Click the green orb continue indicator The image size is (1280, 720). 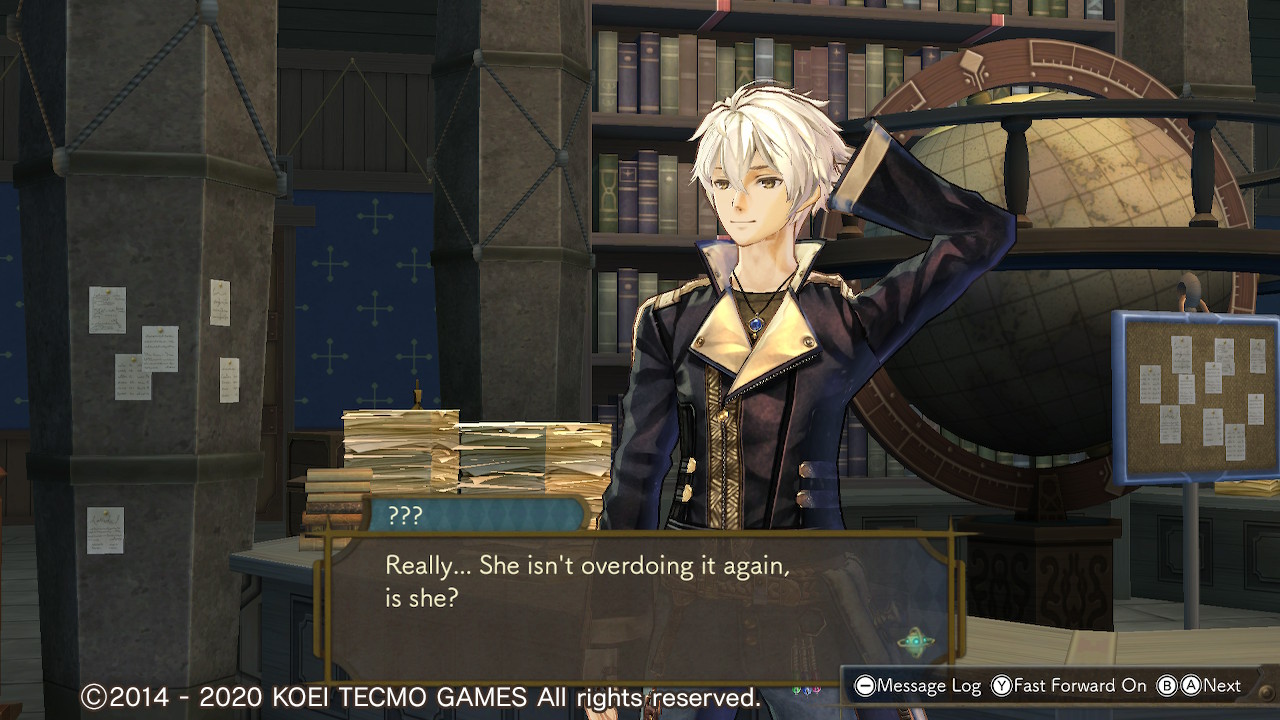(915, 642)
